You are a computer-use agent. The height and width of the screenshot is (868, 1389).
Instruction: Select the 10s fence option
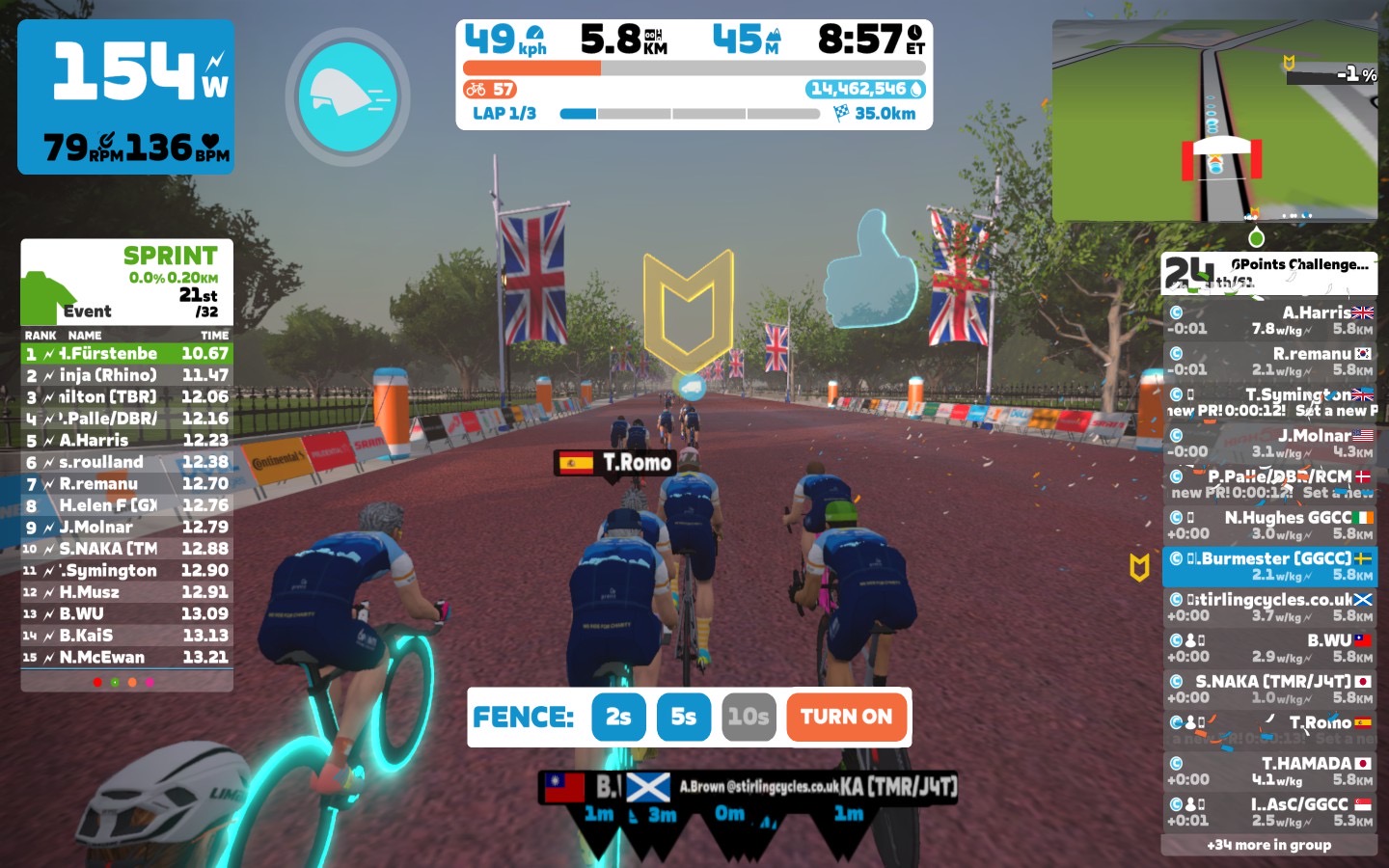point(748,717)
